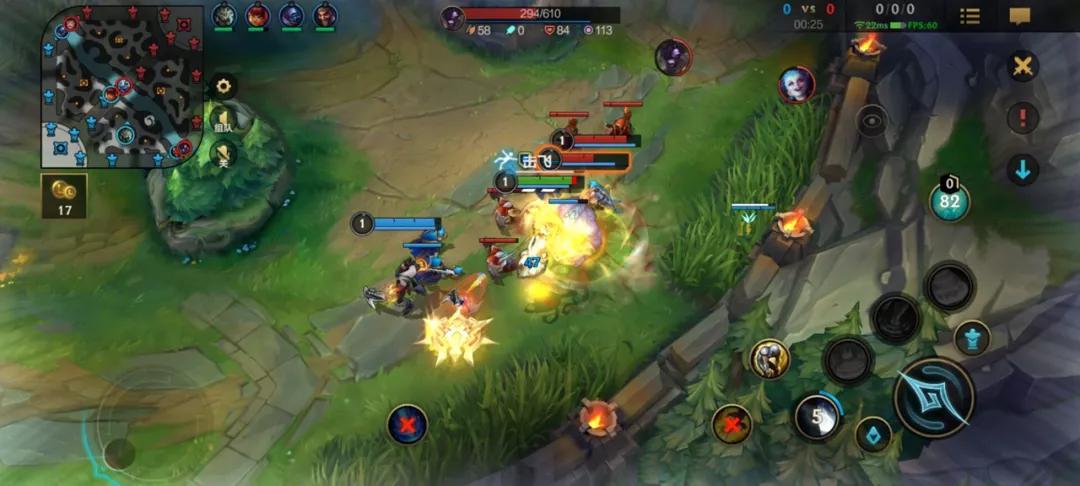Target the Jinx enemy champion portrait
Screen dimensions: 1080x486
[x=797, y=85]
